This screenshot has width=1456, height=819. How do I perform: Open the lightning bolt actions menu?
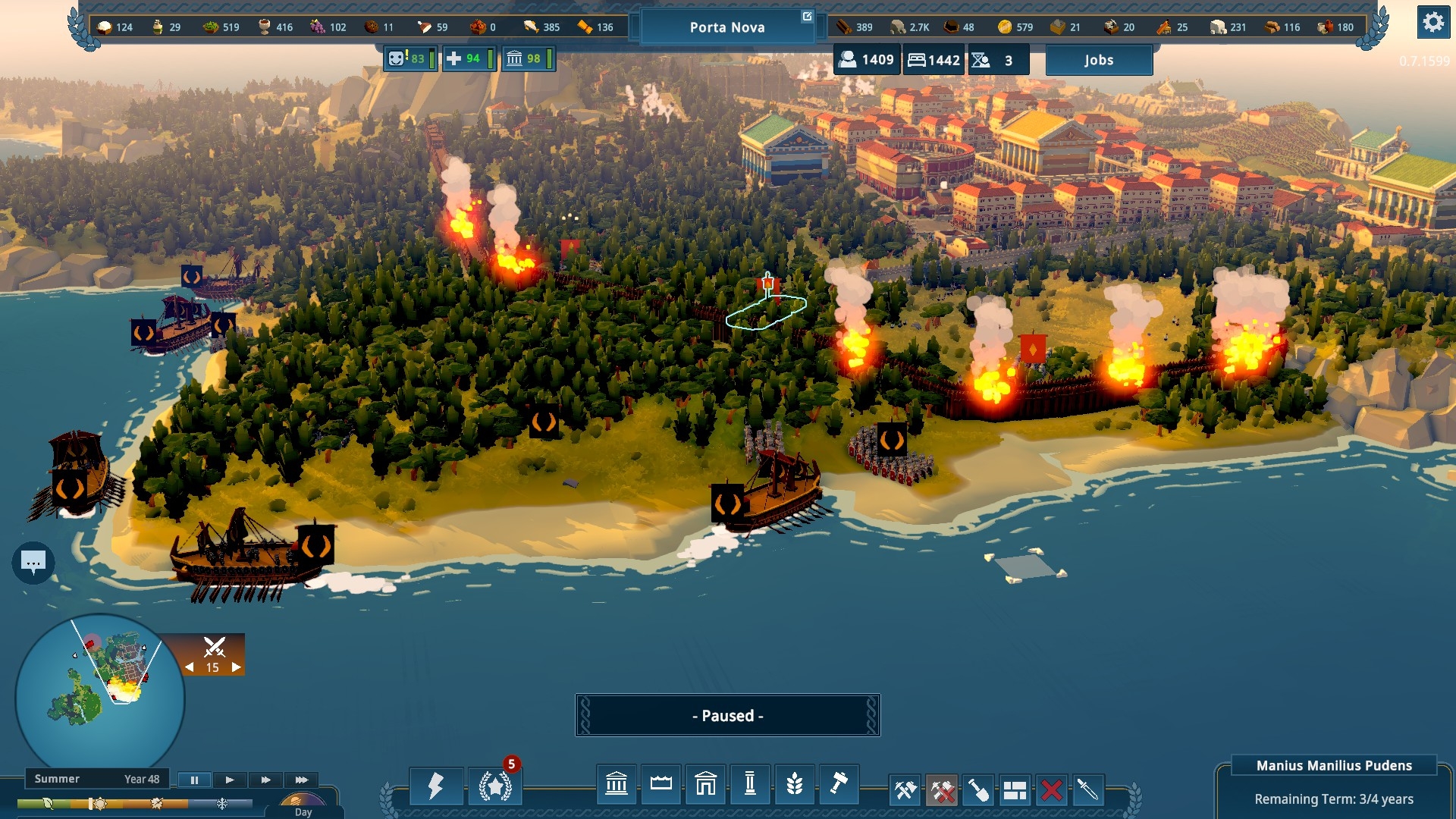436,786
